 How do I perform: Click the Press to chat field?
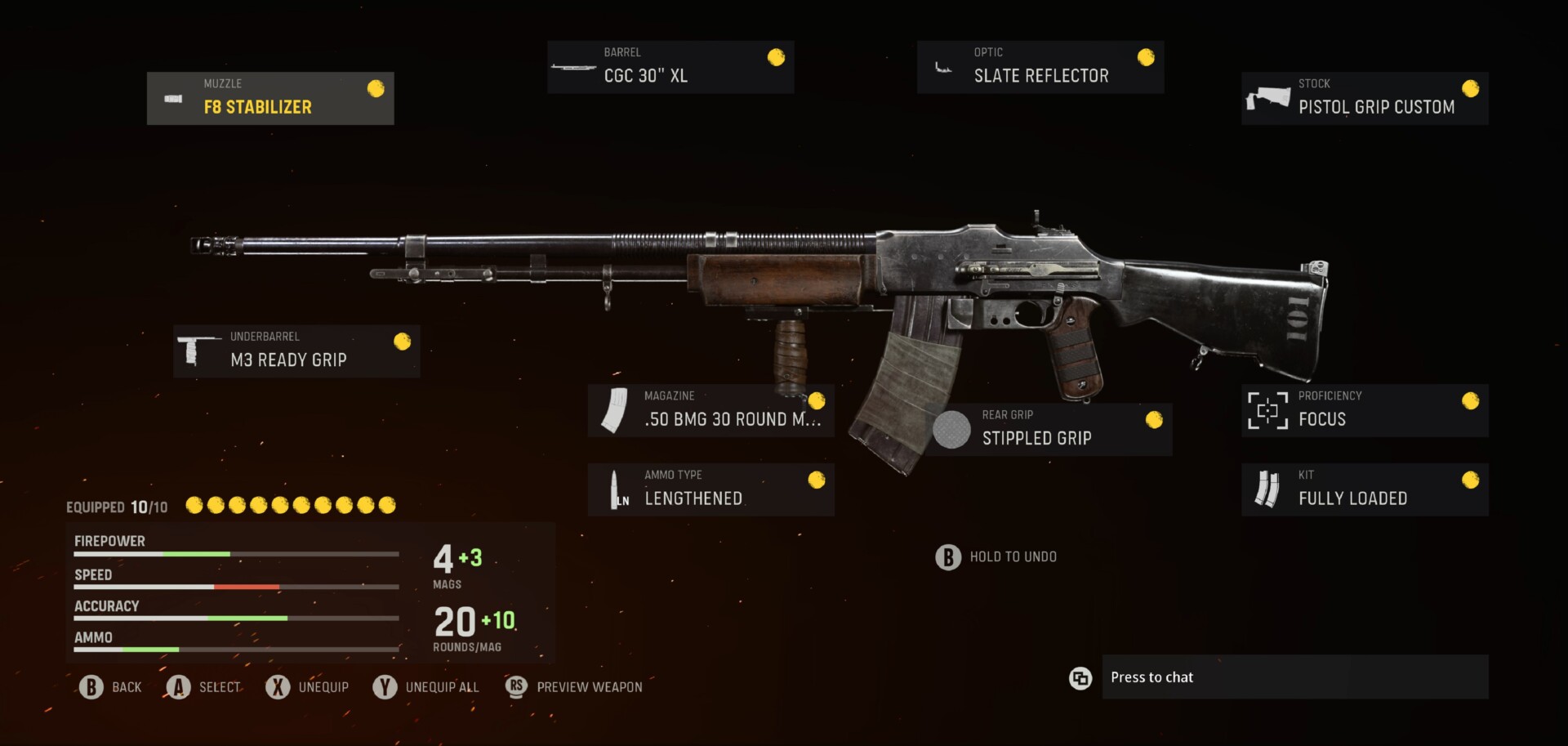pyautogui.click(x=1296, y=677)
